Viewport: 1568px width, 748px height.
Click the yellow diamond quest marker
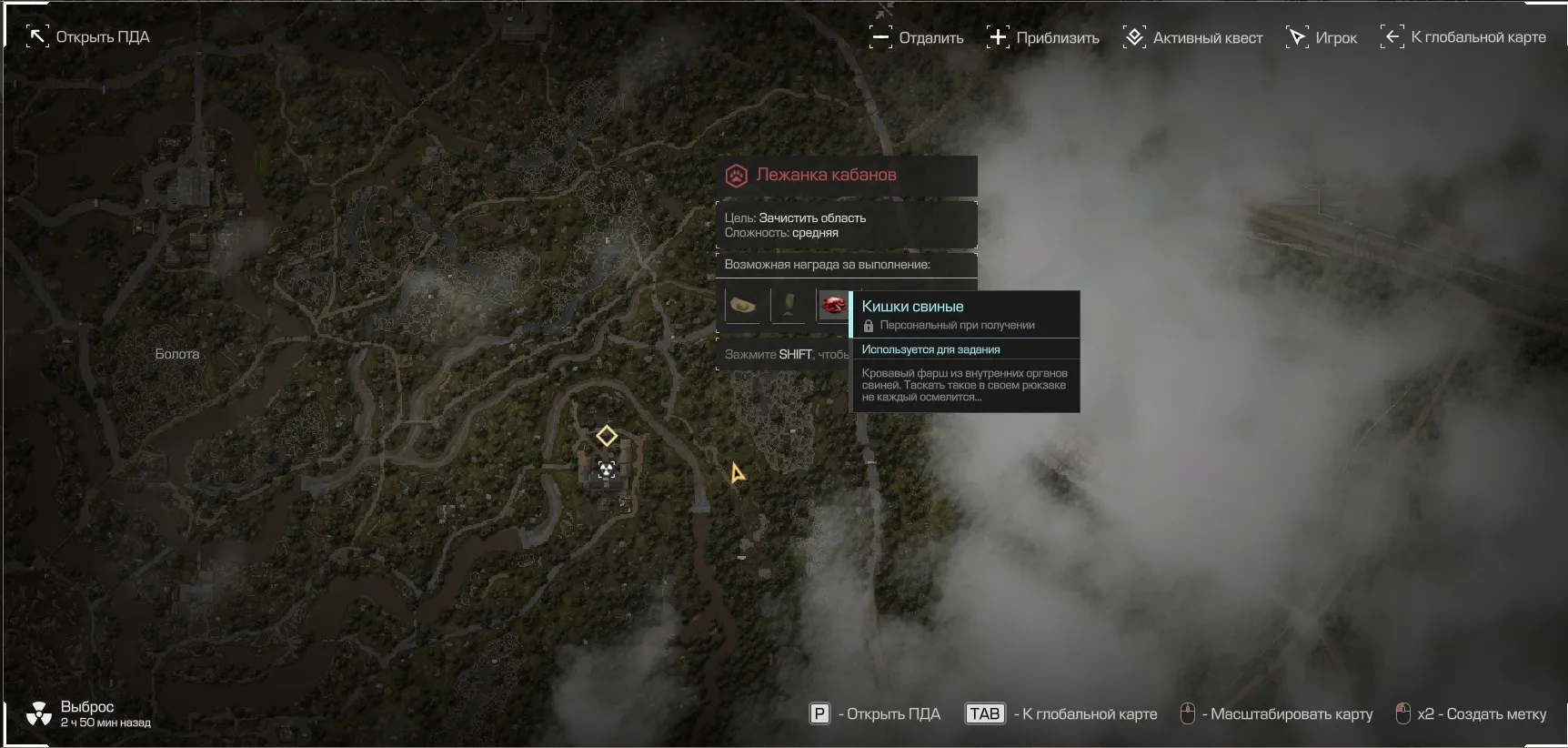[607, 436]
